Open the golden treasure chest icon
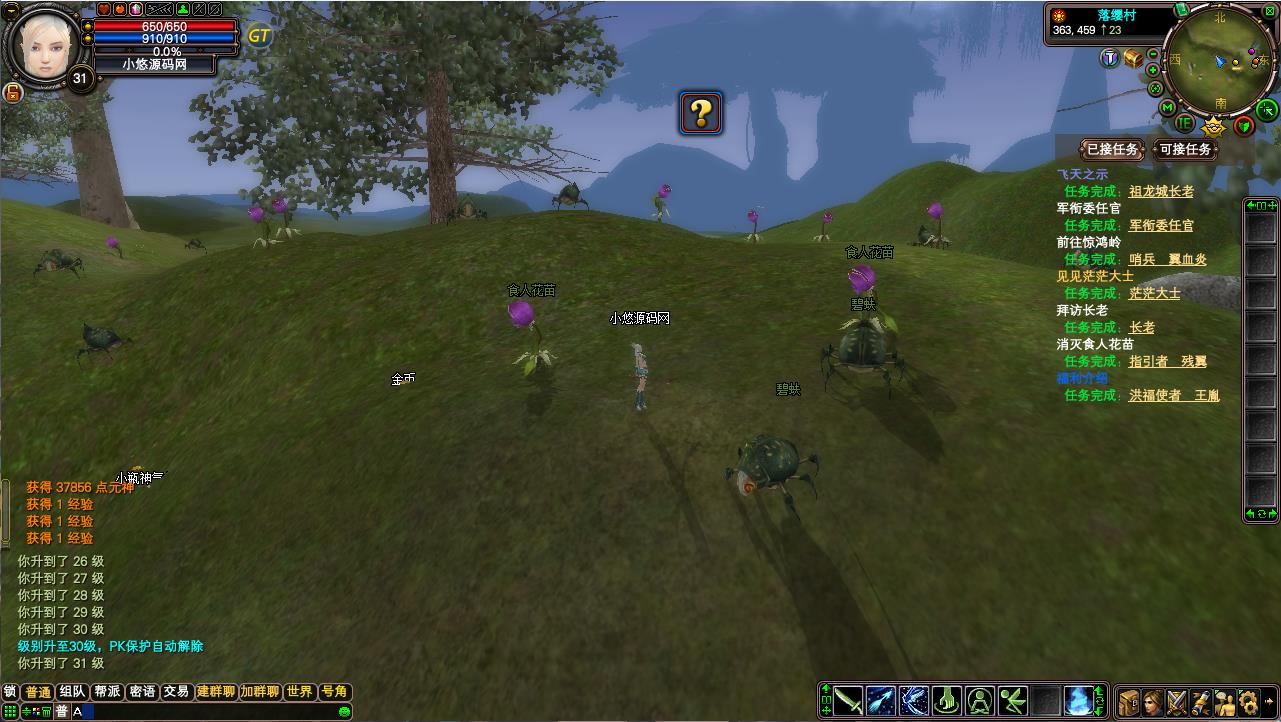 point(1133,59)
